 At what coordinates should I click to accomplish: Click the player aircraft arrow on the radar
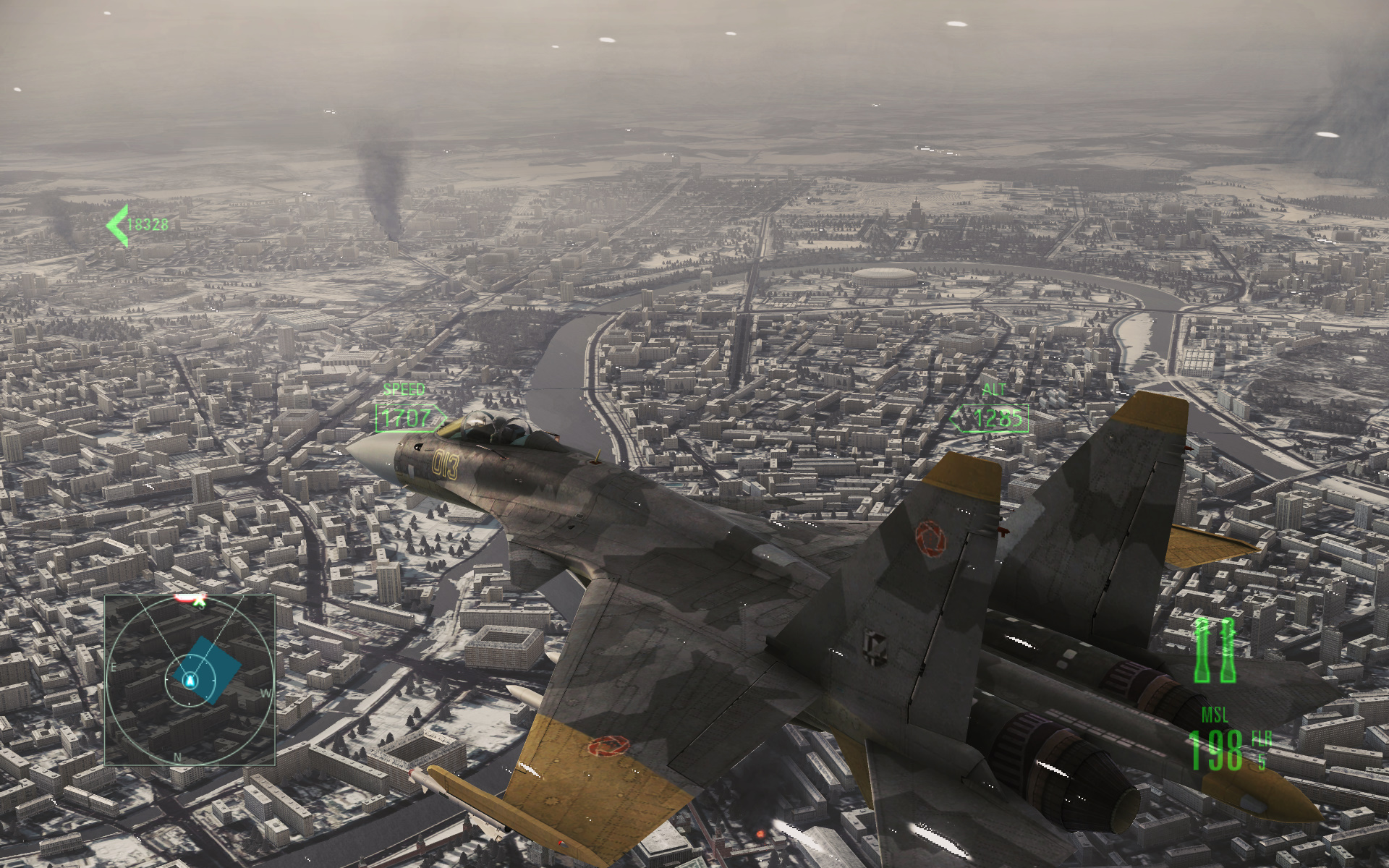click(189, 679)
